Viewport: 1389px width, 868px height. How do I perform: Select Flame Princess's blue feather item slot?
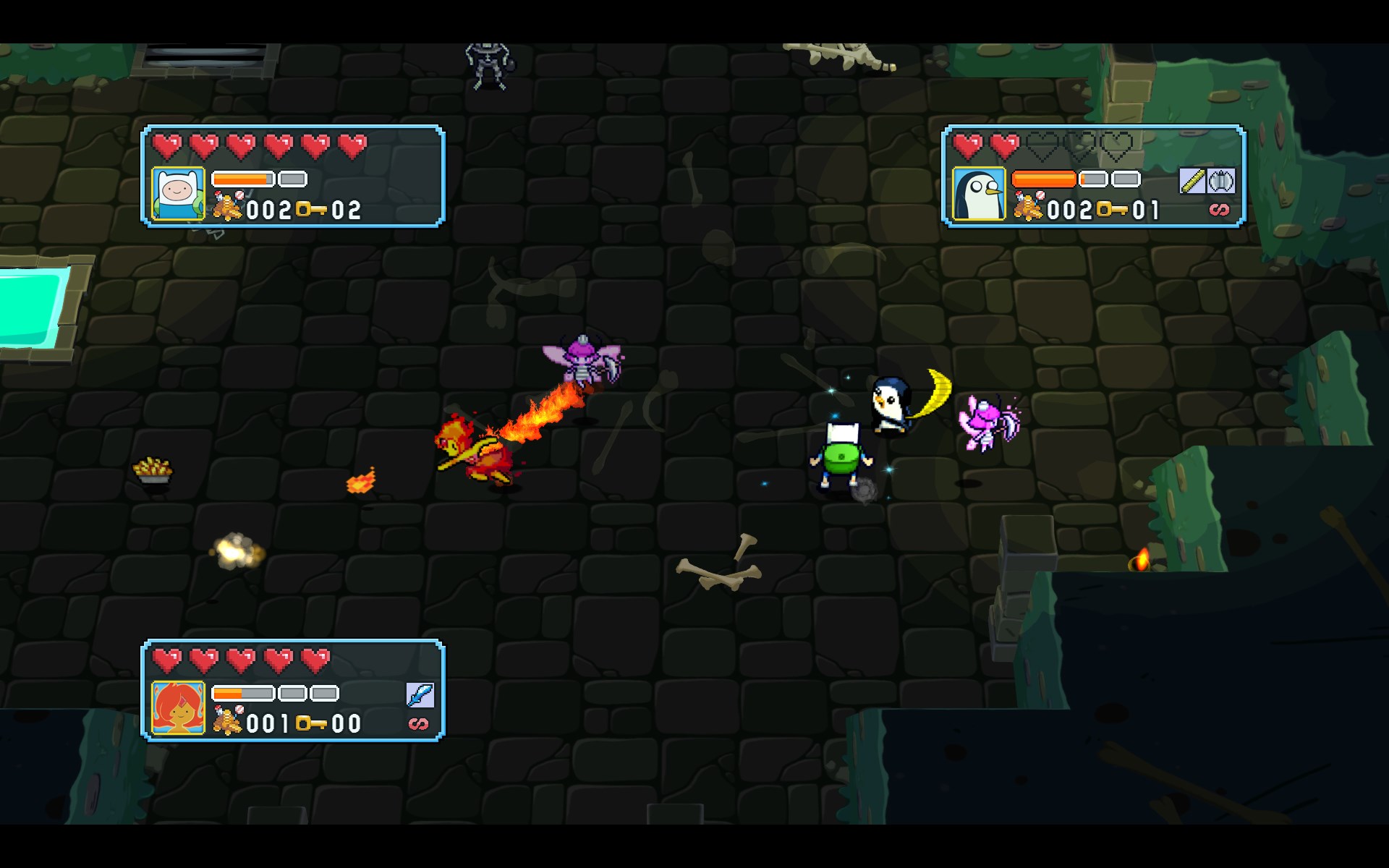[420, 694]
